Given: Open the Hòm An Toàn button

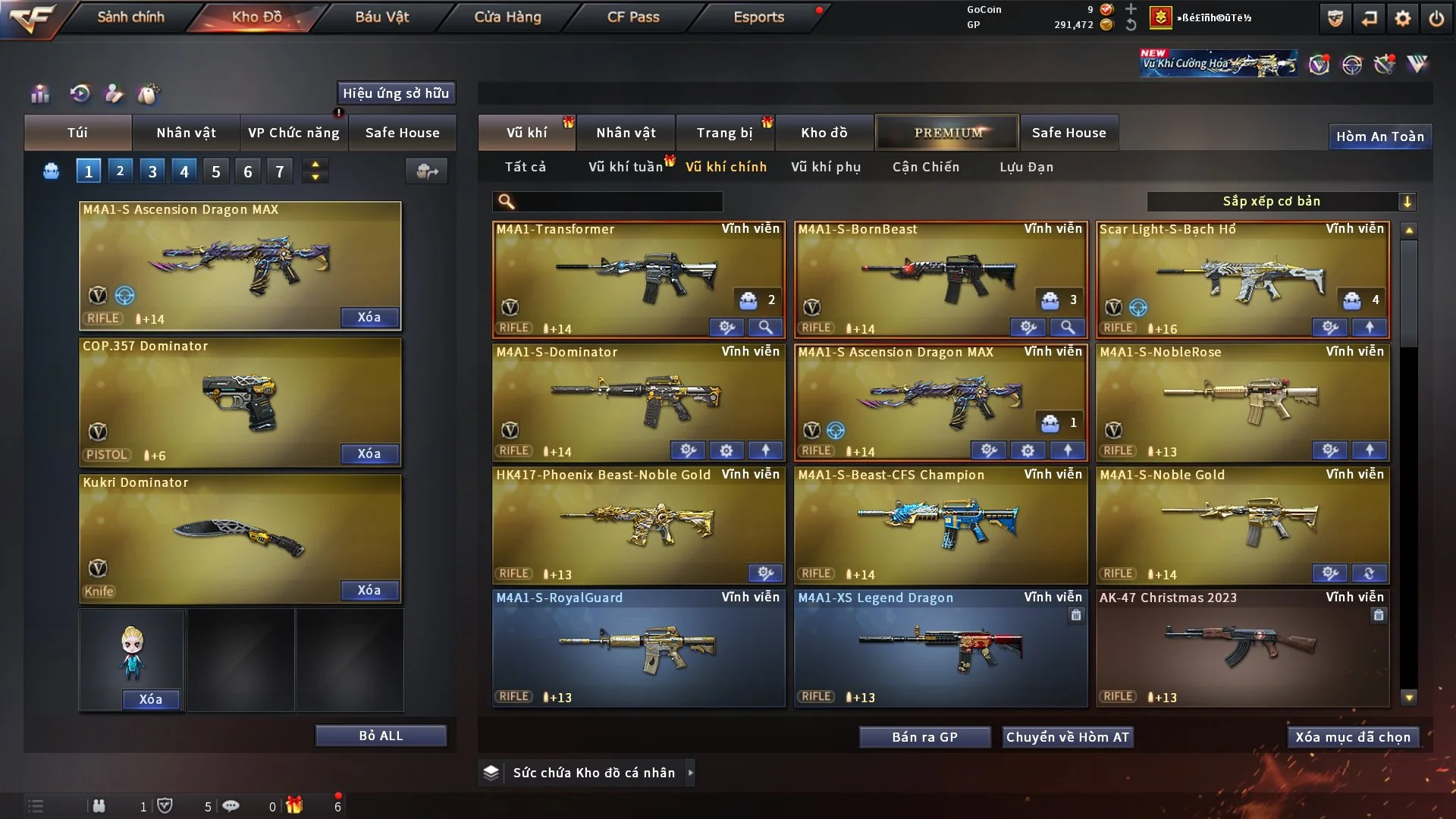Looking at the screenshot, I should click(x=1379, y=136).
